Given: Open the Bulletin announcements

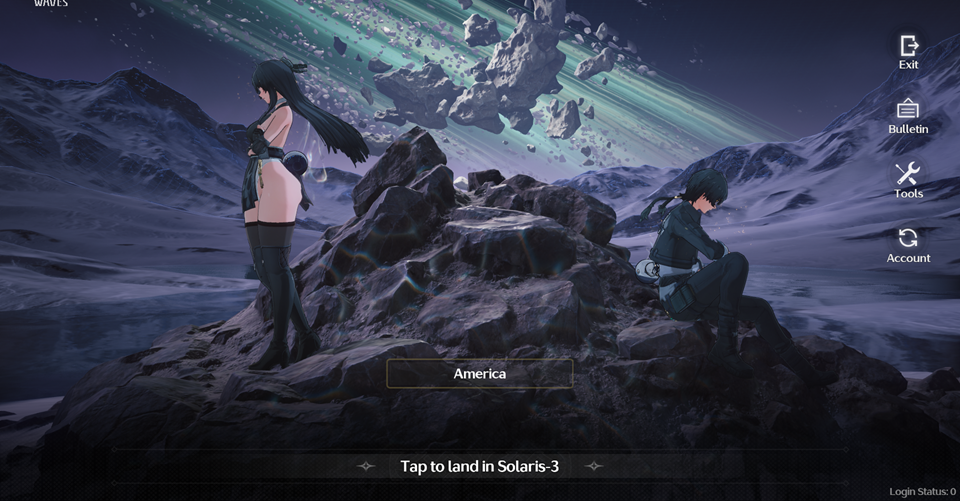Looking at the screenshot, I should click(x=908, y=115).
